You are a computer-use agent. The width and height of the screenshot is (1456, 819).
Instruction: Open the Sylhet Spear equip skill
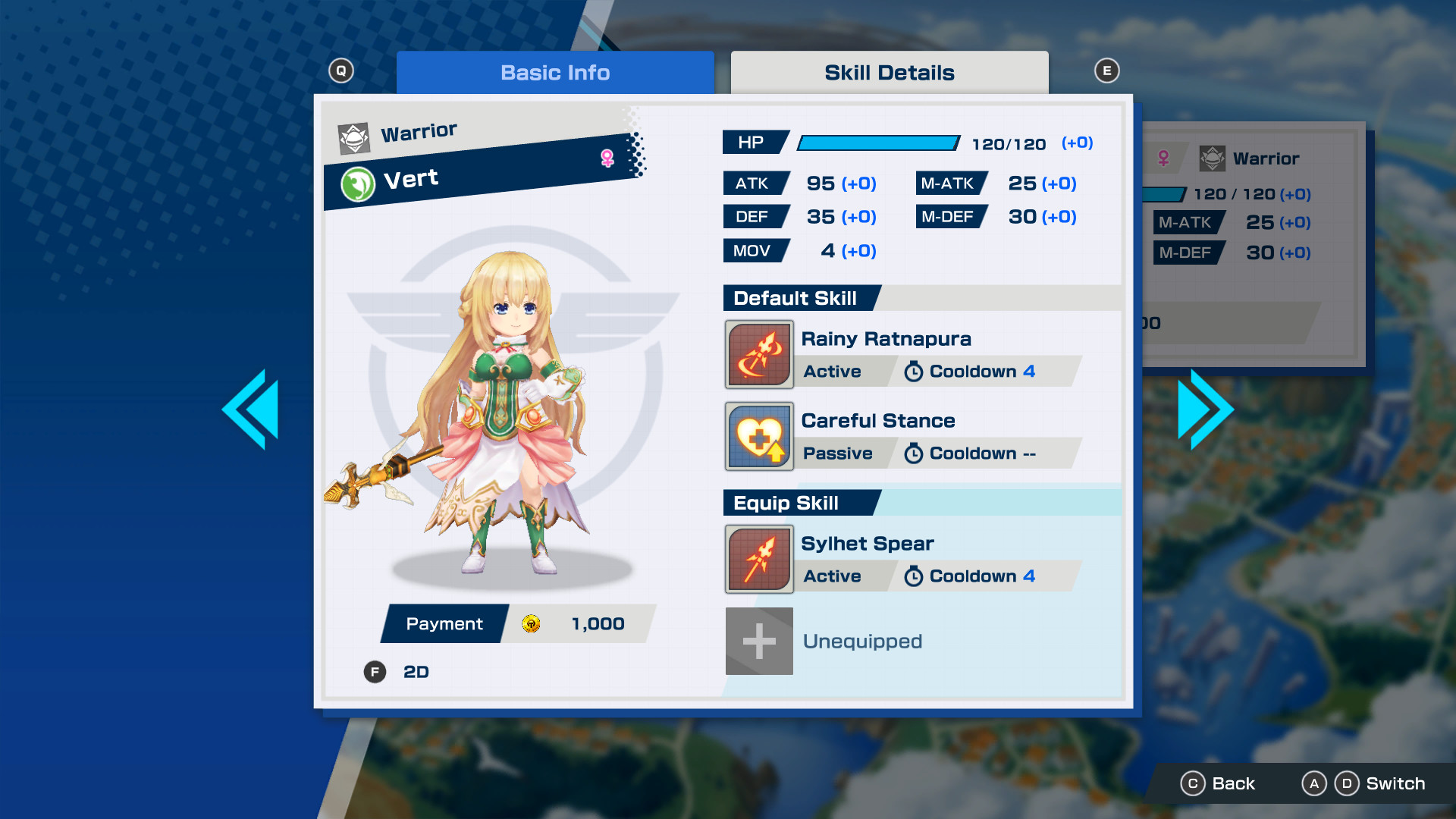(759, 559)
